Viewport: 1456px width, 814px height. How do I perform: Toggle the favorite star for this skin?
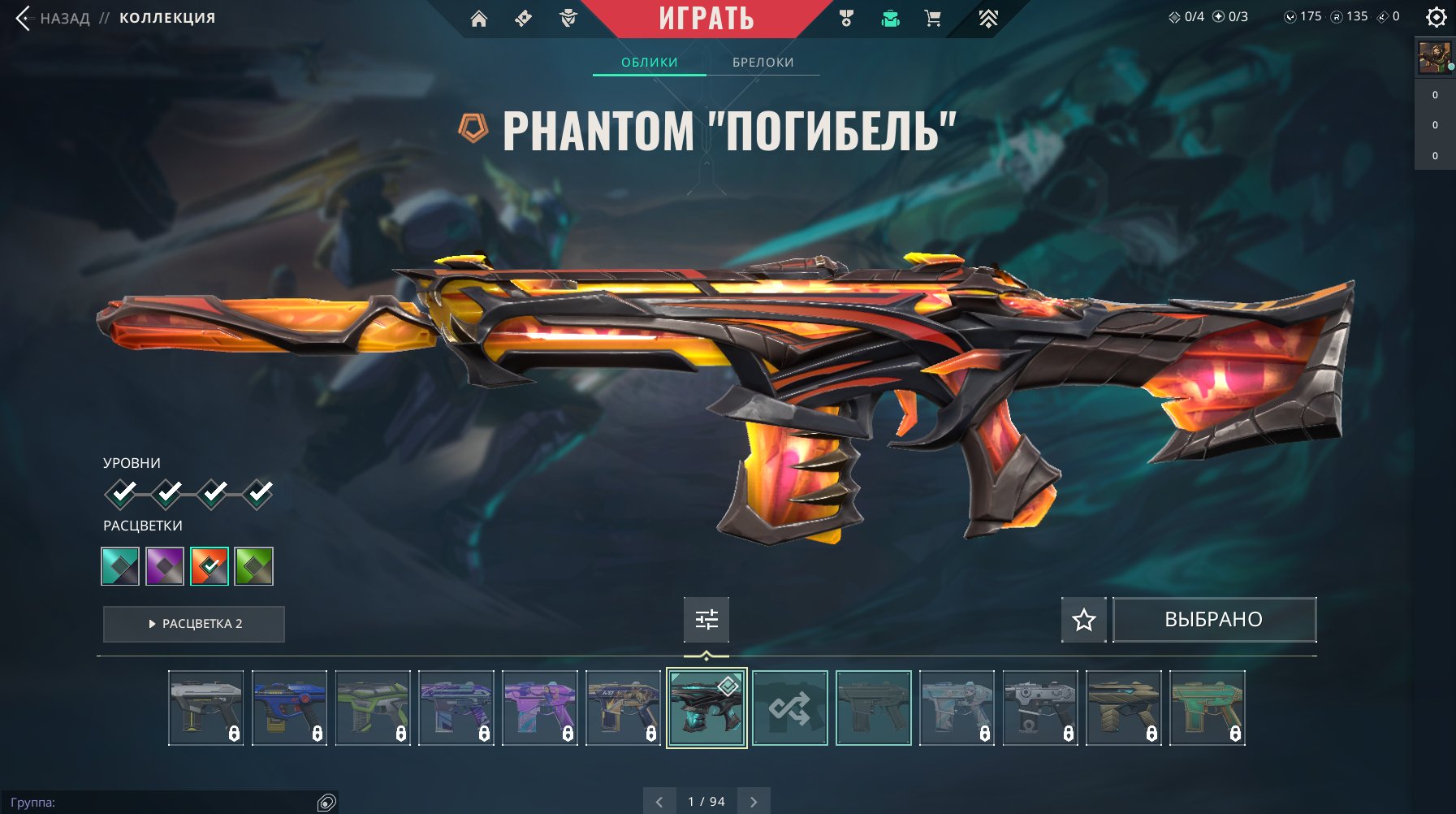[1083, 619]
